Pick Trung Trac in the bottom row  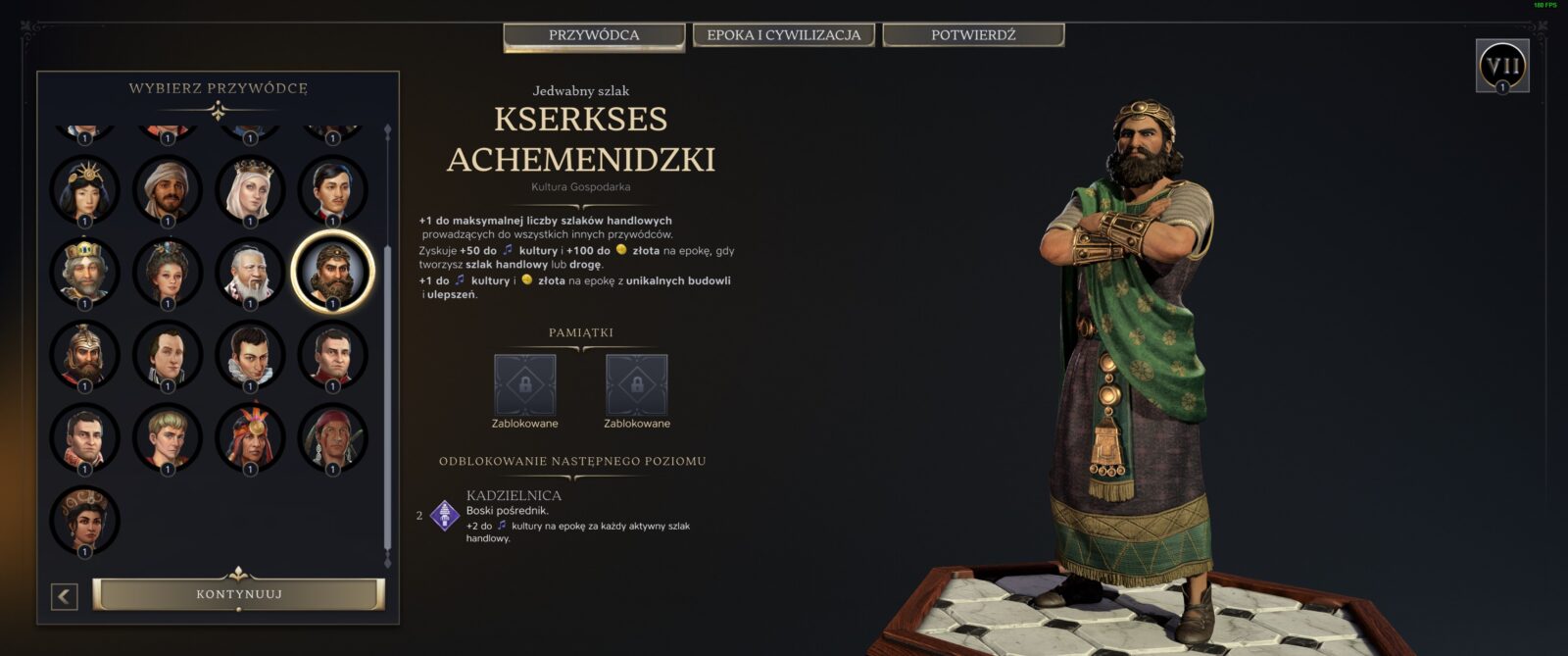click(84, 520)
